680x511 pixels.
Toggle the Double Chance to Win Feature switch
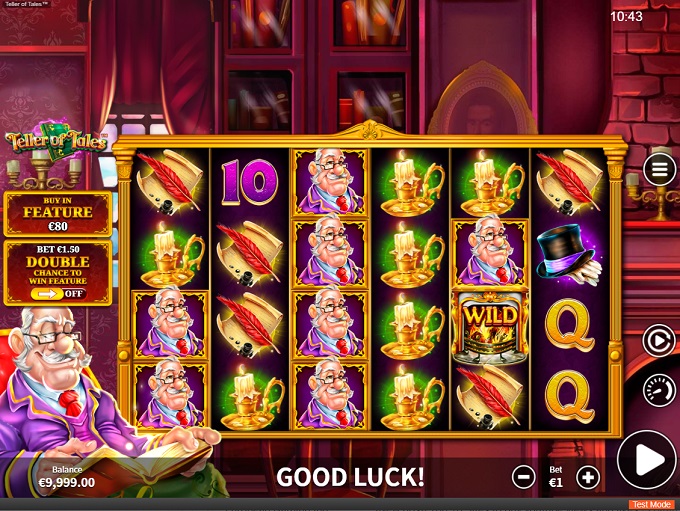[x=62, y=294]
